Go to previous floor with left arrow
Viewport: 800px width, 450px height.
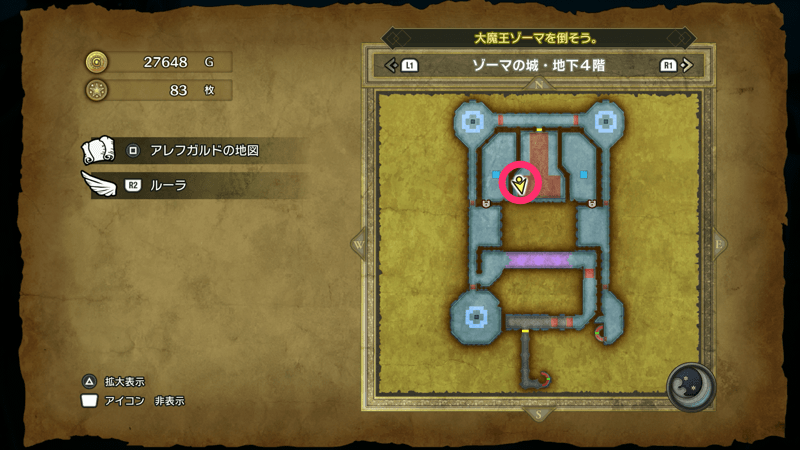[x=391, y=66]
